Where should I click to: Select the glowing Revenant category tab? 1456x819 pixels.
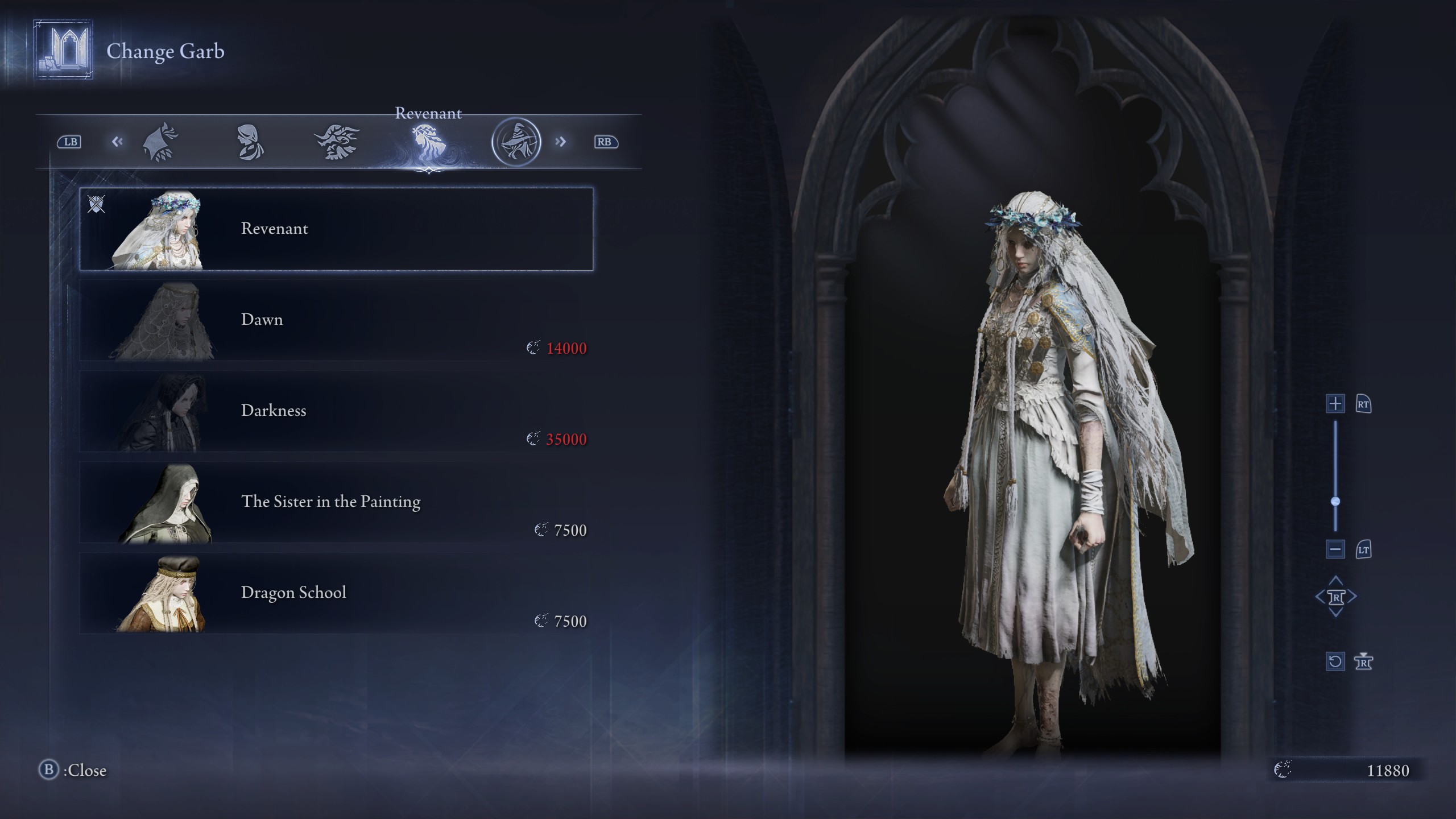[429, 140]
